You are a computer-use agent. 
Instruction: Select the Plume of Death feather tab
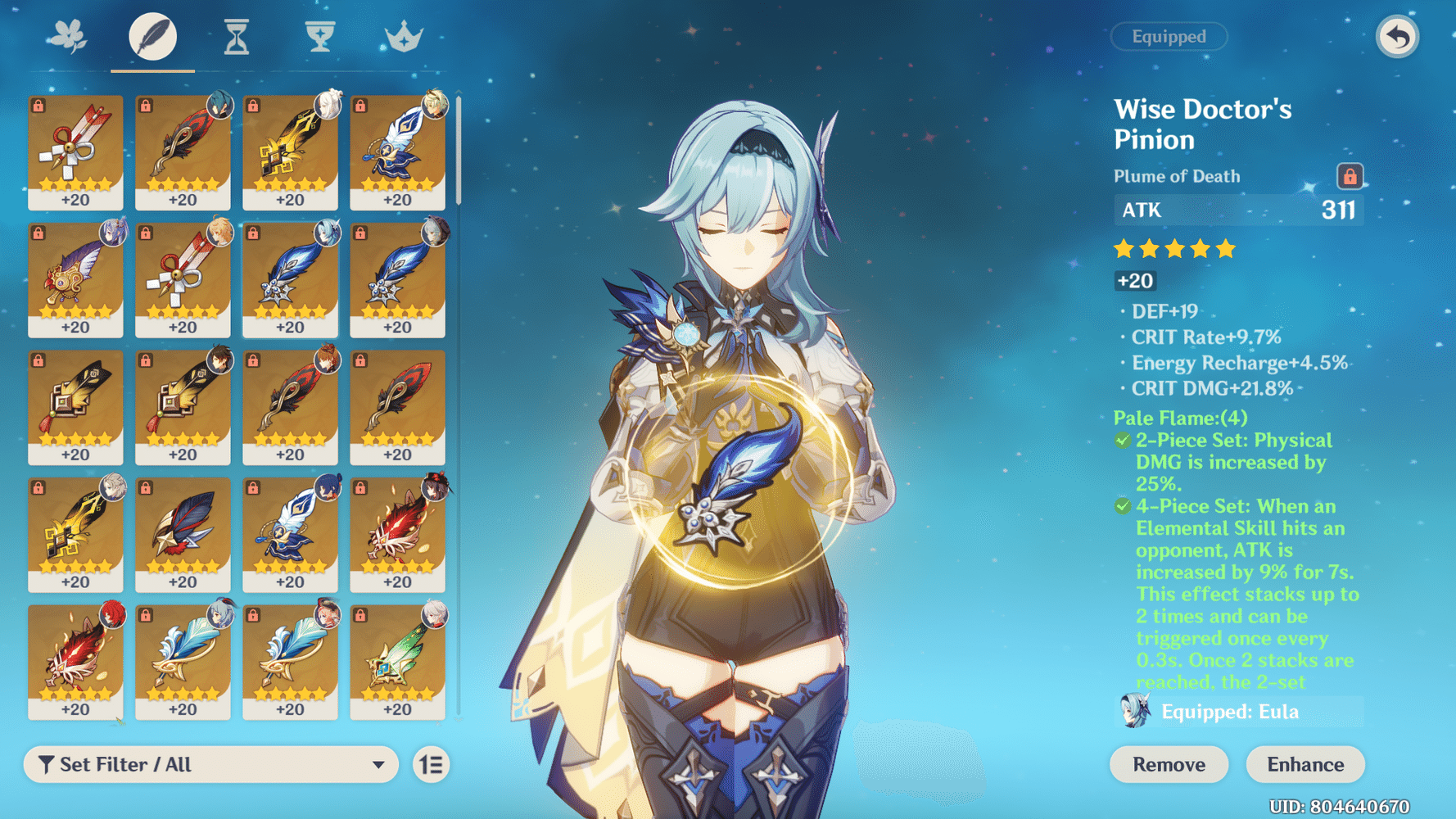(x=152, y=37)
